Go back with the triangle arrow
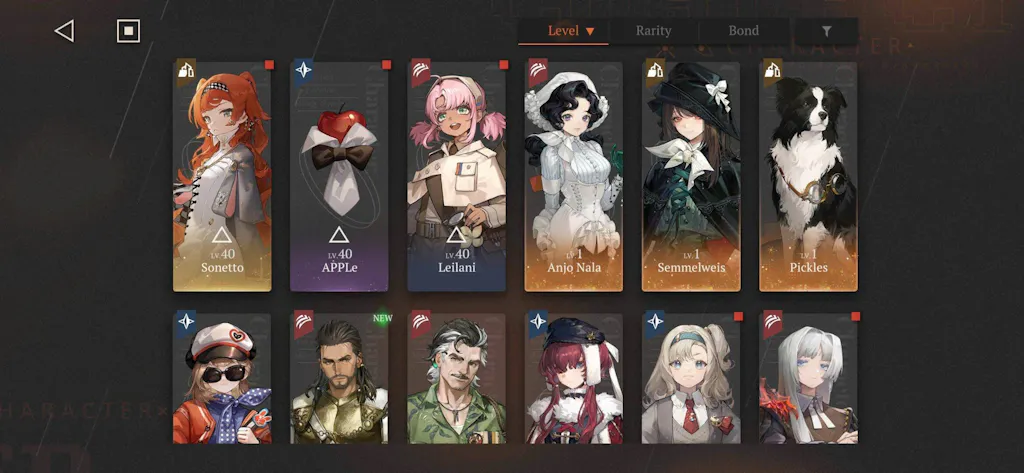 pos(64,31)
